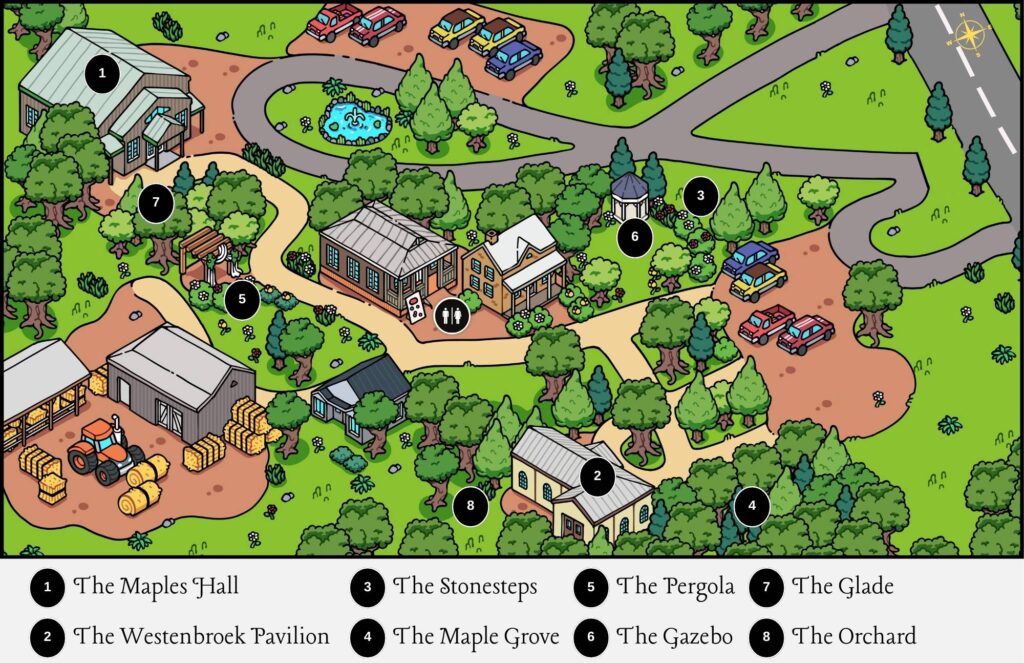Select map marker 4 among the maple trees
Image resolution: width=1024 pixels, height=663 pixels.
point(751,506)
